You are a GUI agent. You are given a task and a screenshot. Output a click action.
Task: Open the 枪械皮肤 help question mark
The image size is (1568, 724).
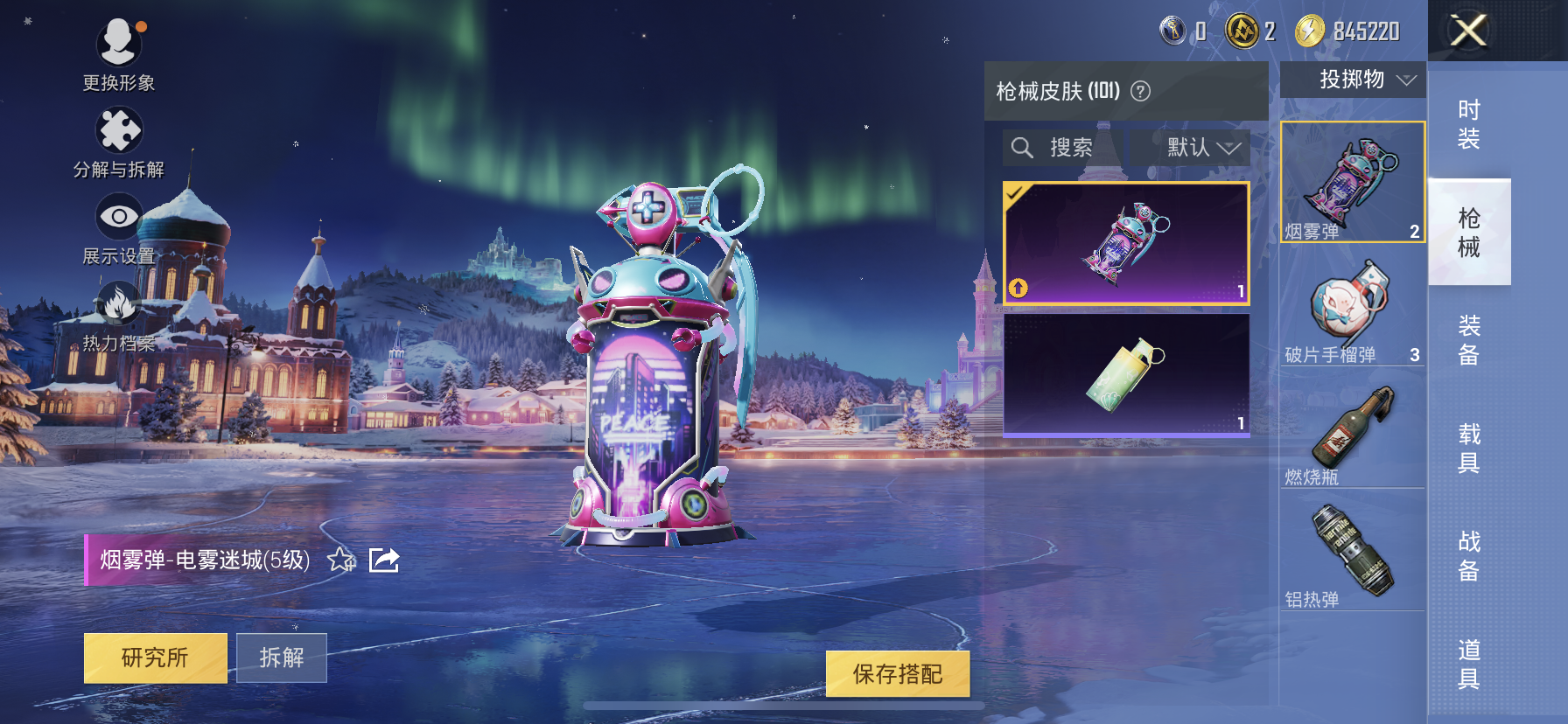click(x=1142, y=91)
